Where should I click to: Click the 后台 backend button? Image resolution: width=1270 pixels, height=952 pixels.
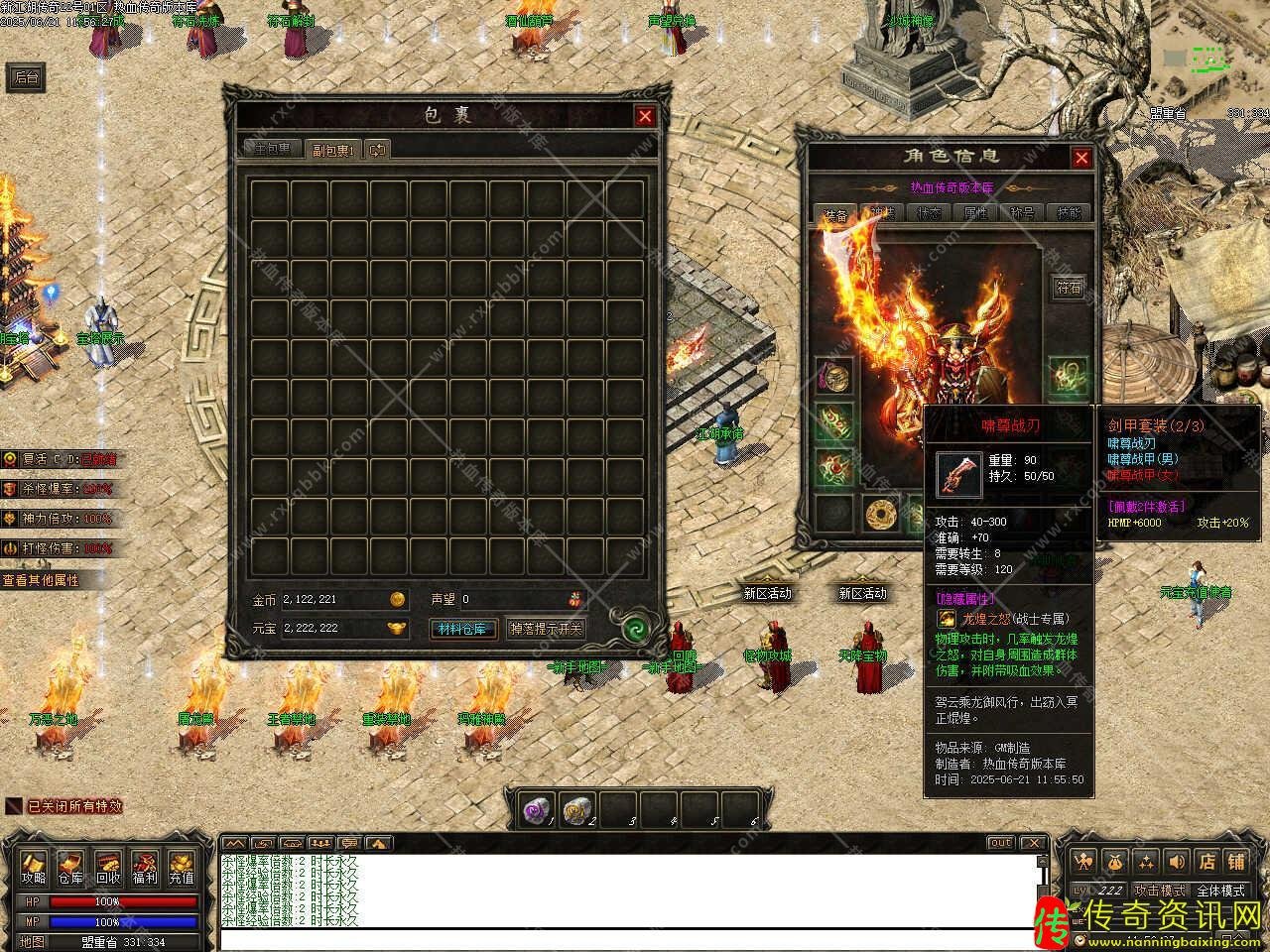pos(28,77)
